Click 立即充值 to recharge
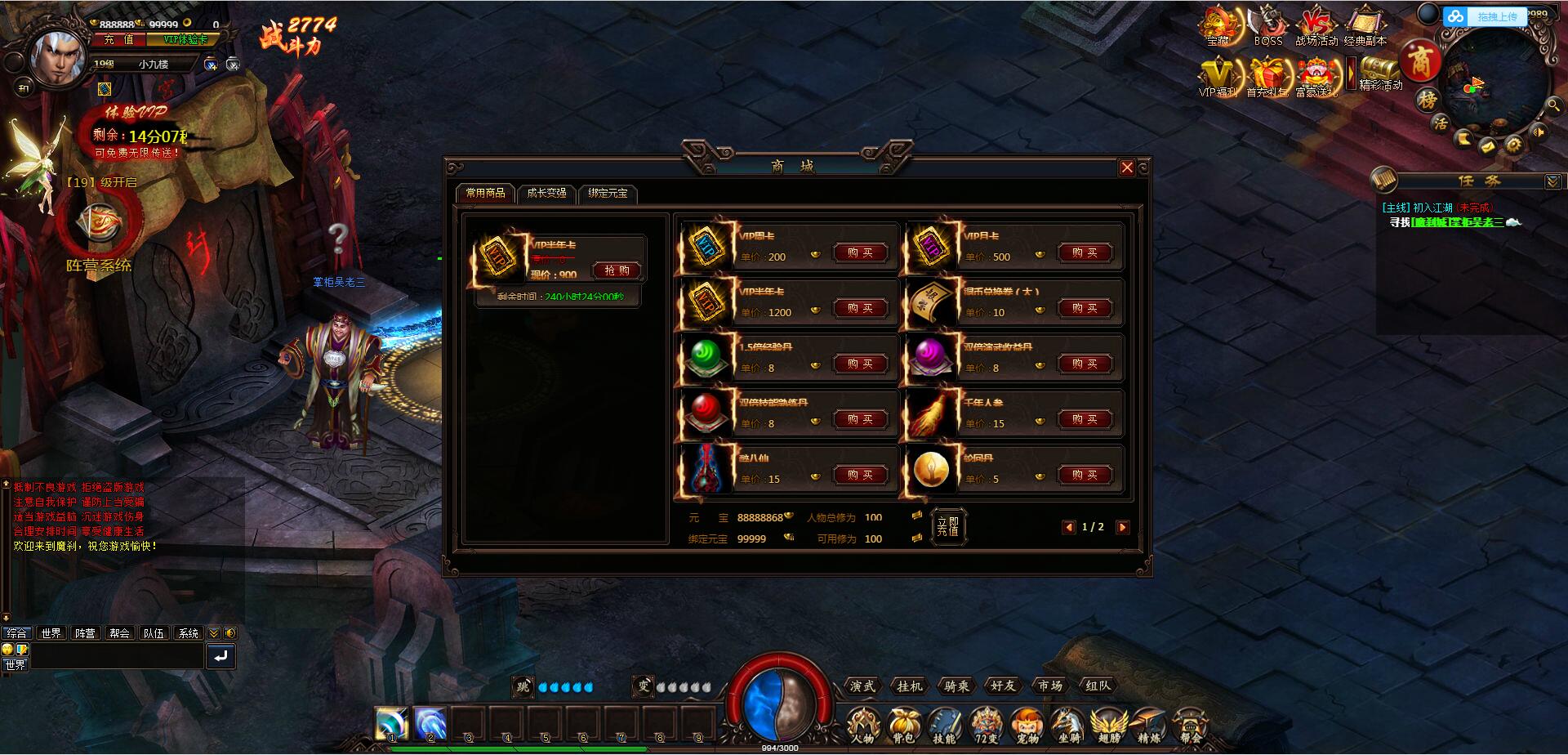 tap(949, 526)
